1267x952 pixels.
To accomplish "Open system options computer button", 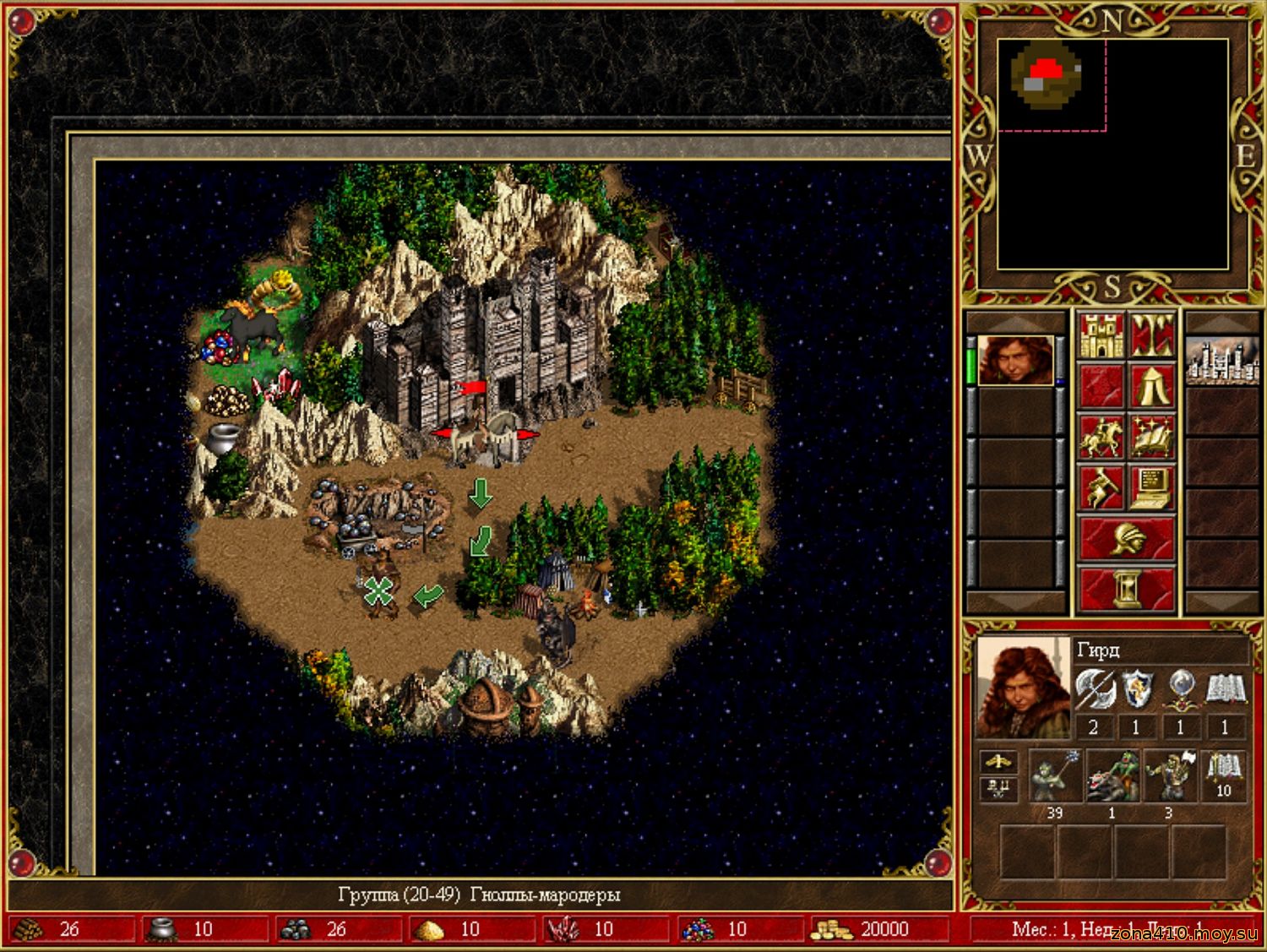I will [1152, 487].
